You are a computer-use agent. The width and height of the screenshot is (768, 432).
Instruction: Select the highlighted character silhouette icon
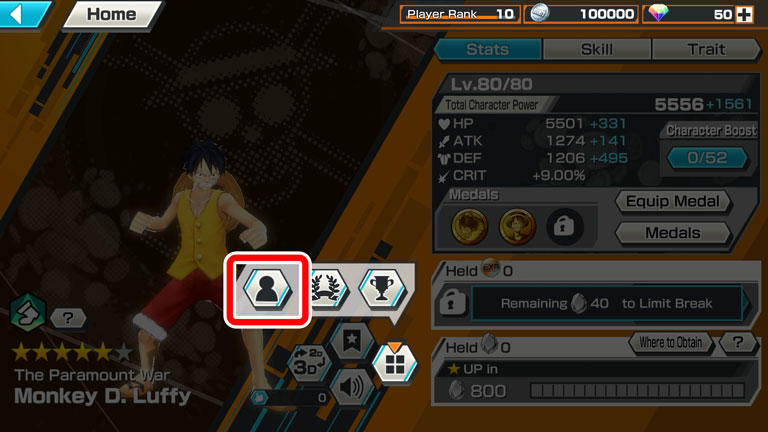[x=266, y=289]
